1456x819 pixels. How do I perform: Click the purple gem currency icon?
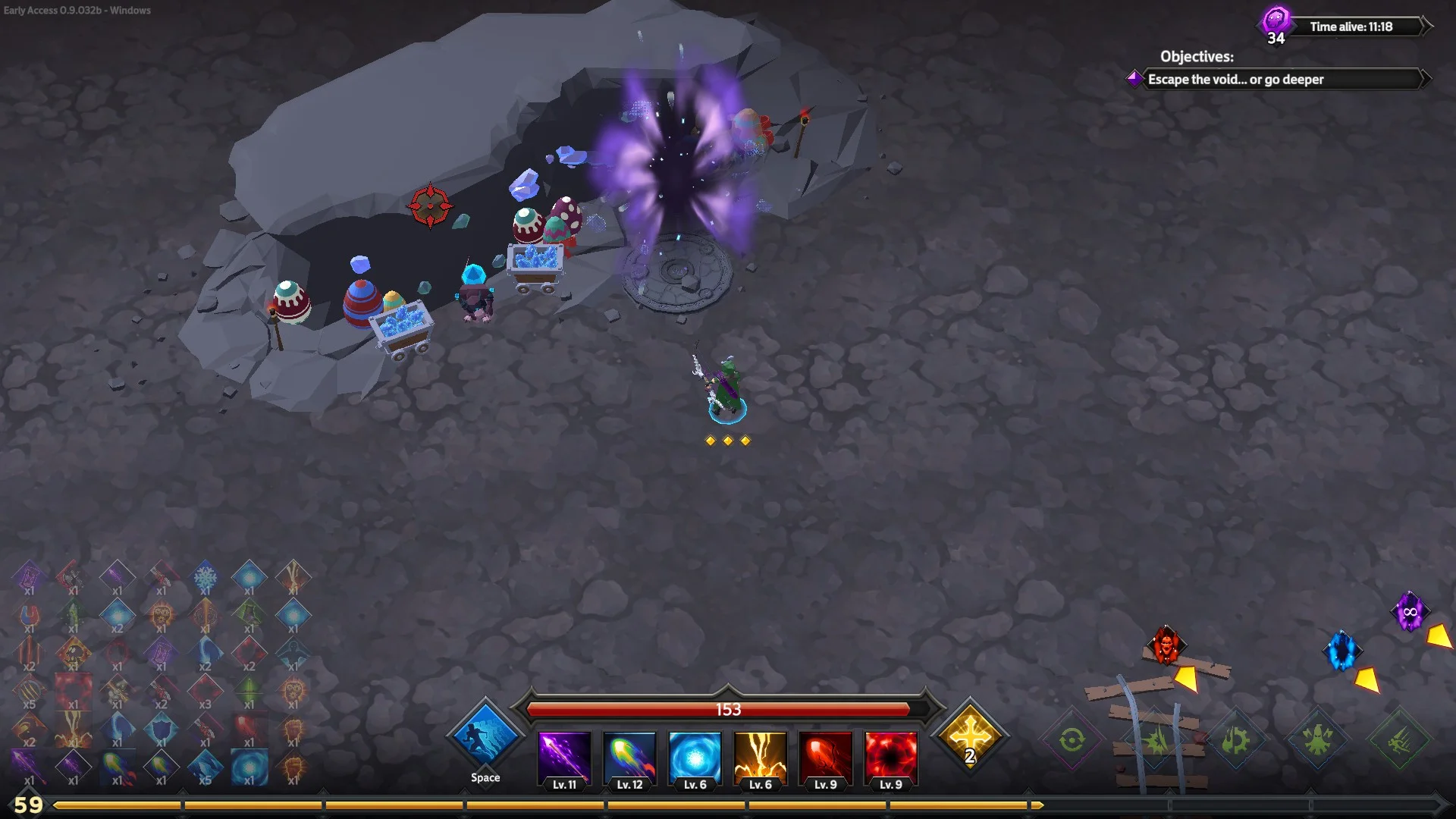pos(1276,20)
